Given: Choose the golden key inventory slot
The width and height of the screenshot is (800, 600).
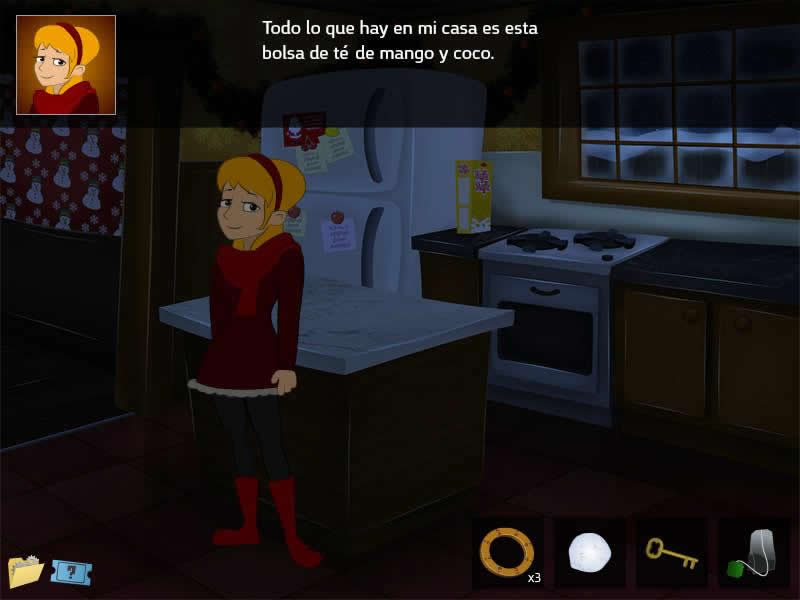Looking at the screenshot, I should click(671, 552).
